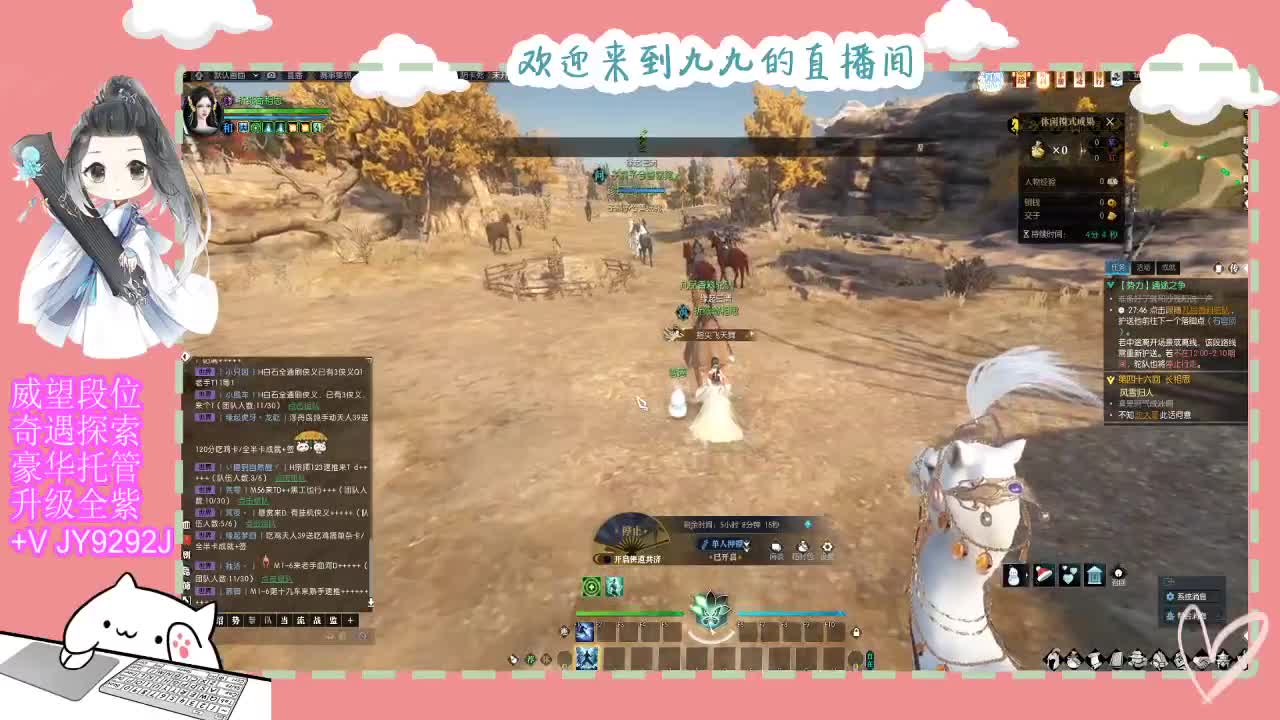This screenshot has width=1280, height=720.
Task: Toggle the 开启佛道共济 switch
Action: pyautogui.click(x=602, y=557)
